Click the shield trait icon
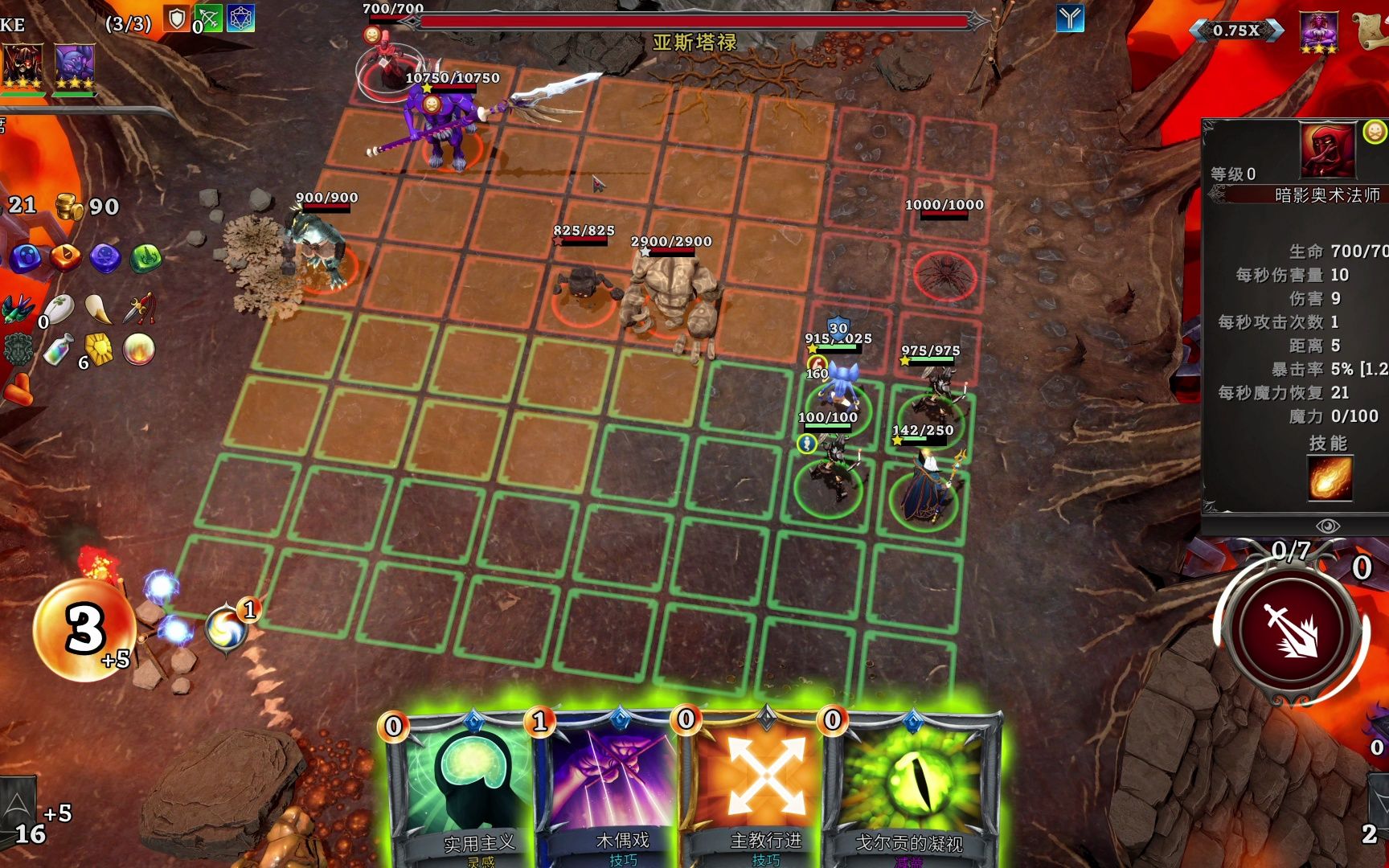This screenshot has width=1389, height=868. pyautogui.click(x=176, y=18)
